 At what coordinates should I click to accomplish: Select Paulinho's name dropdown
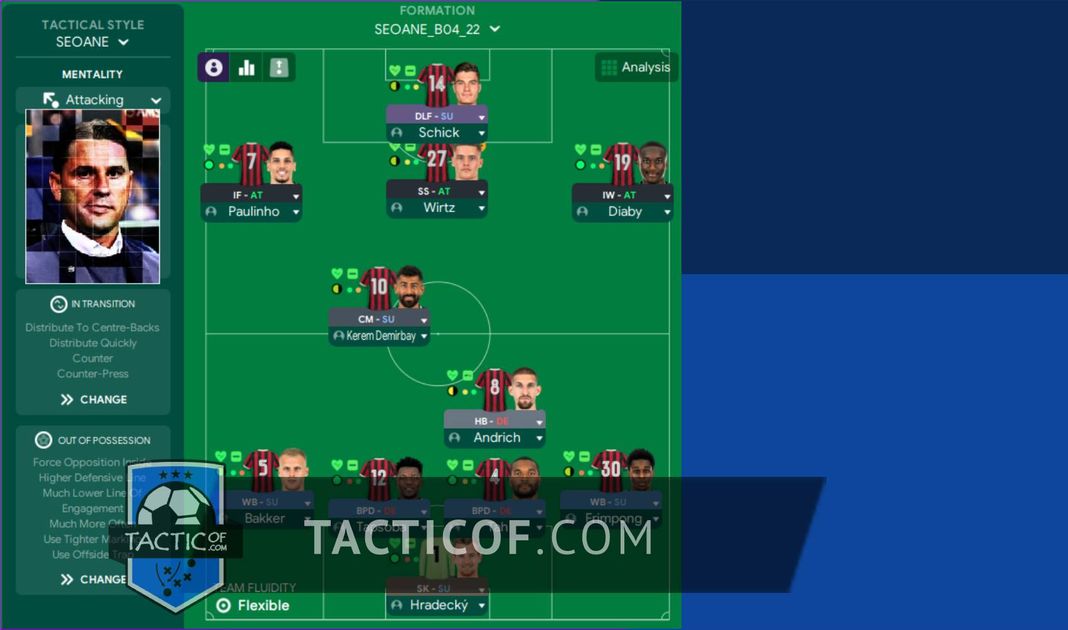point(252,212)
